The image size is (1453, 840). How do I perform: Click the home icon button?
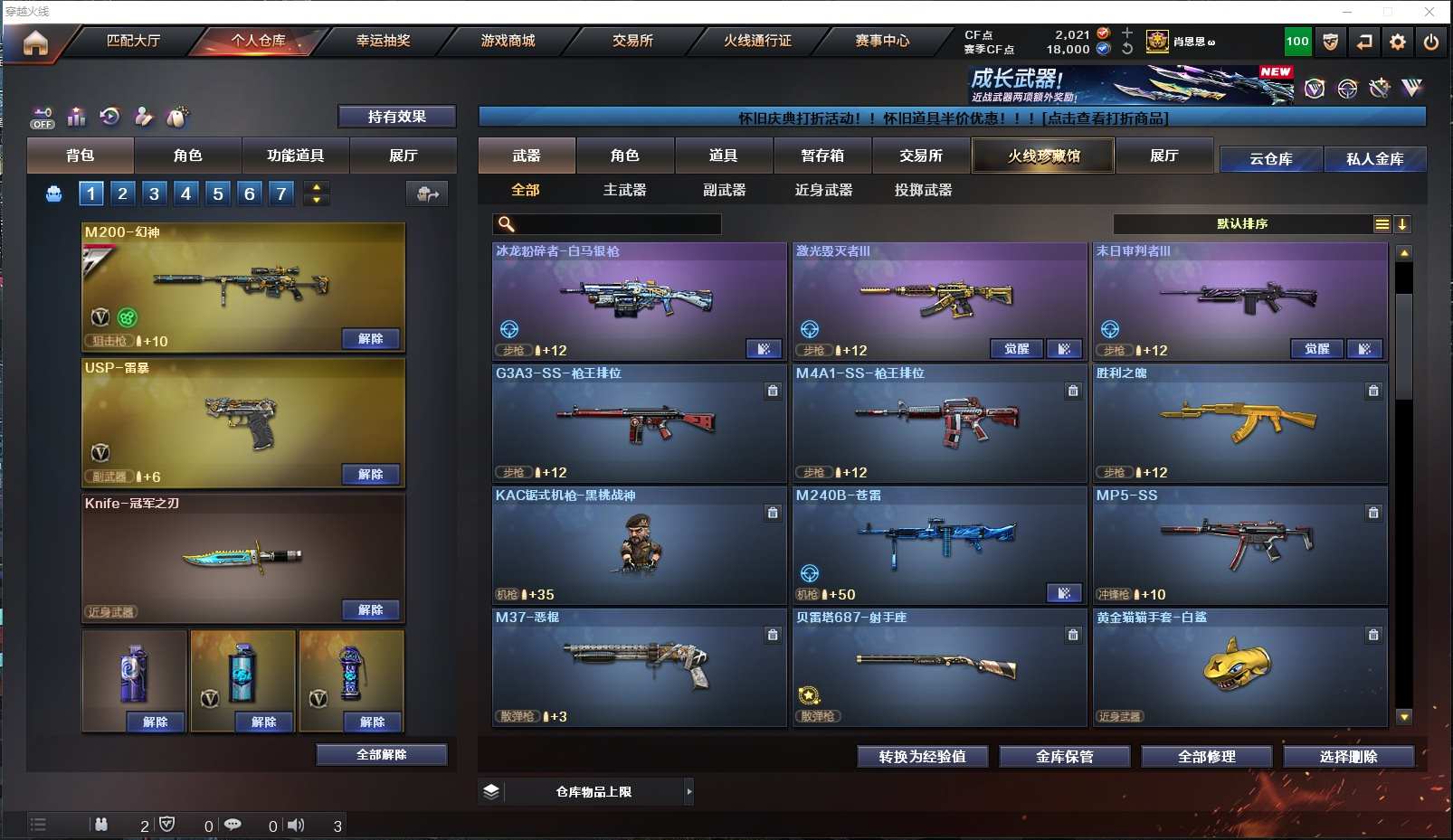pos(35,42)
